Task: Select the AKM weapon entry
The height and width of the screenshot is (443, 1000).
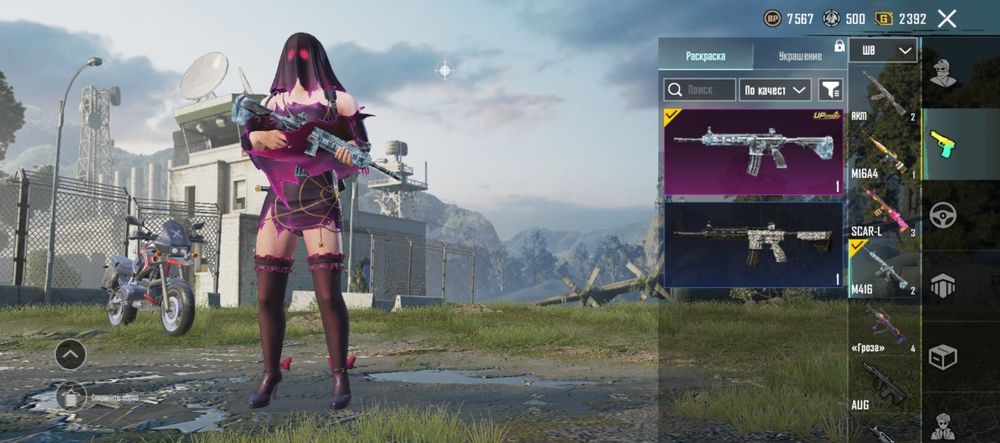Action: pyautogui.click(x=883, y=94)
